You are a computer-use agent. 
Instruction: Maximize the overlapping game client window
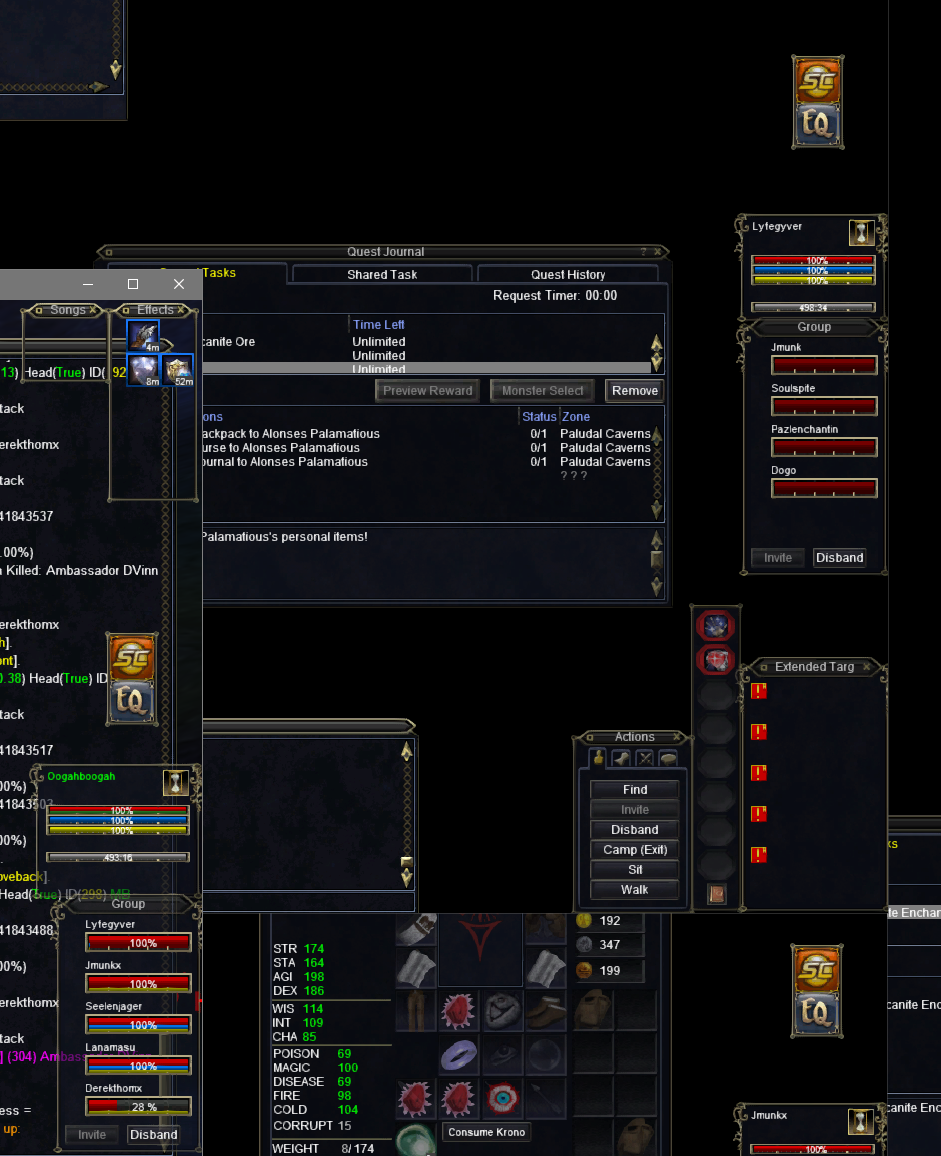coord(133,284)
